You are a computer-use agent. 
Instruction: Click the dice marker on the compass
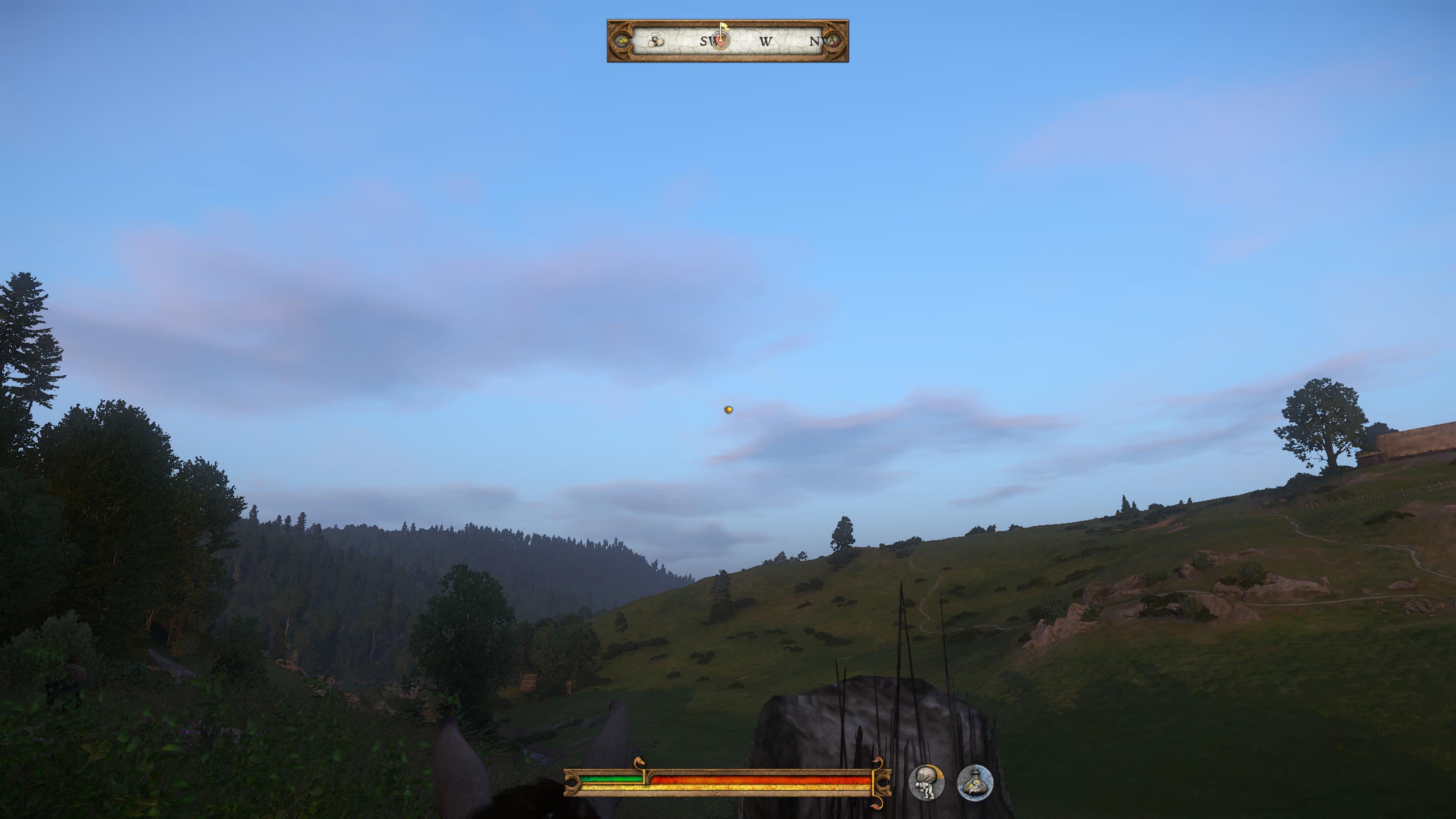[656, 40]
